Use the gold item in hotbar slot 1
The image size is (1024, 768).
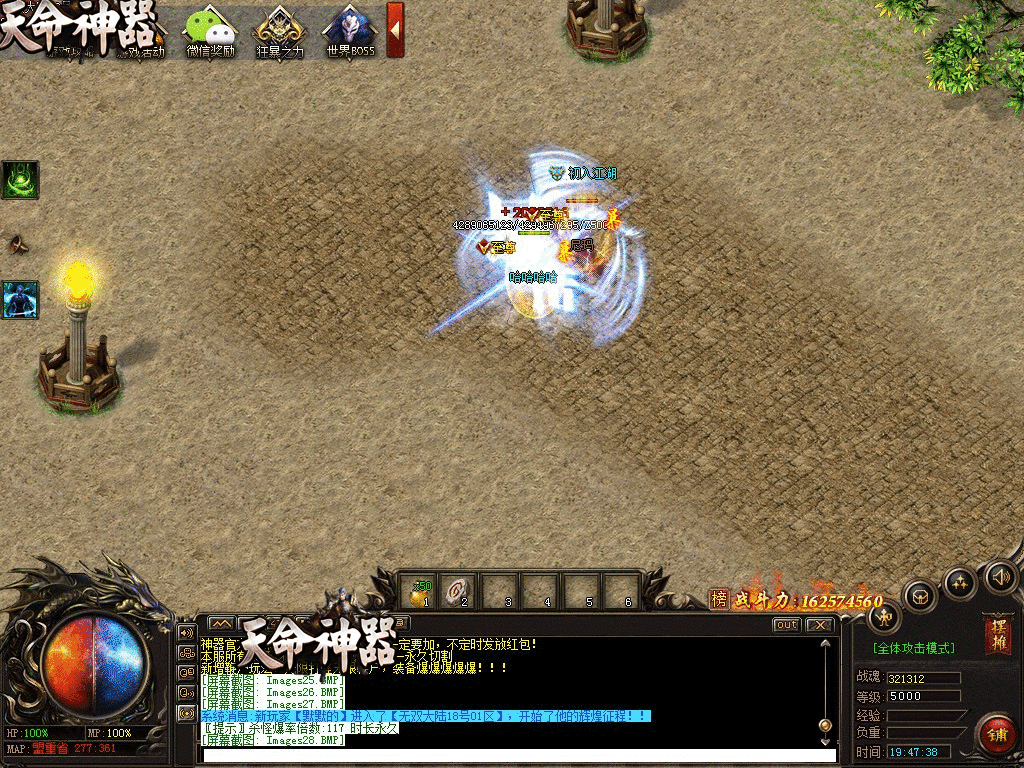(421, 591)
